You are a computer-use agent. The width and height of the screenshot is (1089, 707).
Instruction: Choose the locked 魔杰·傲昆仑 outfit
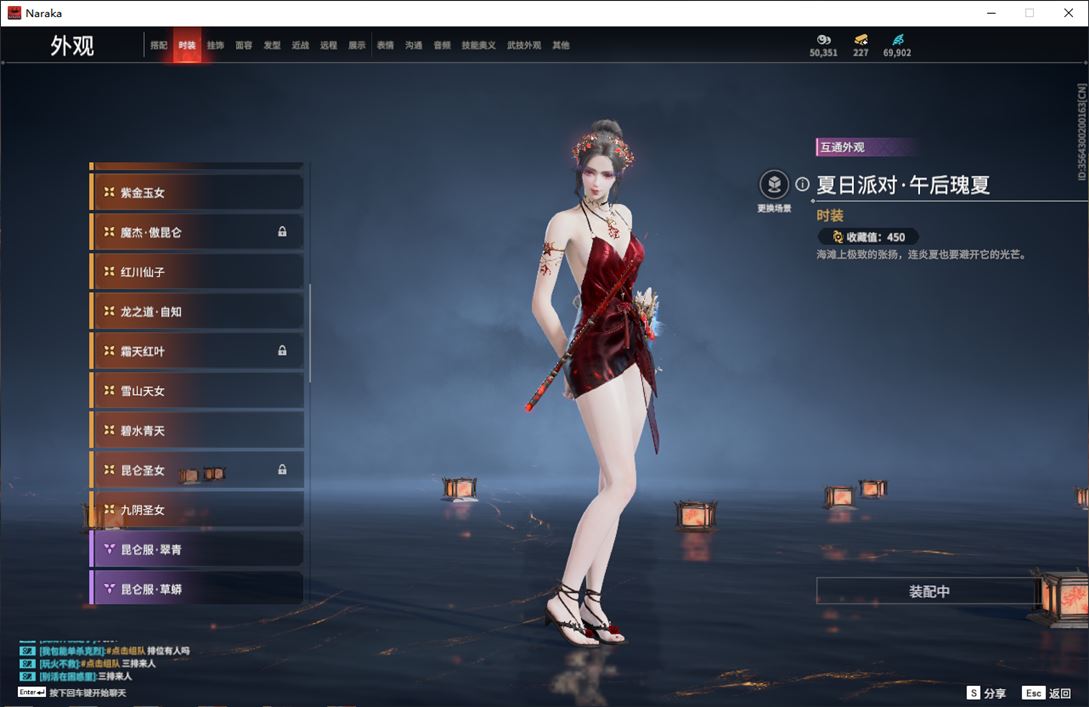[x=197, y=232]
